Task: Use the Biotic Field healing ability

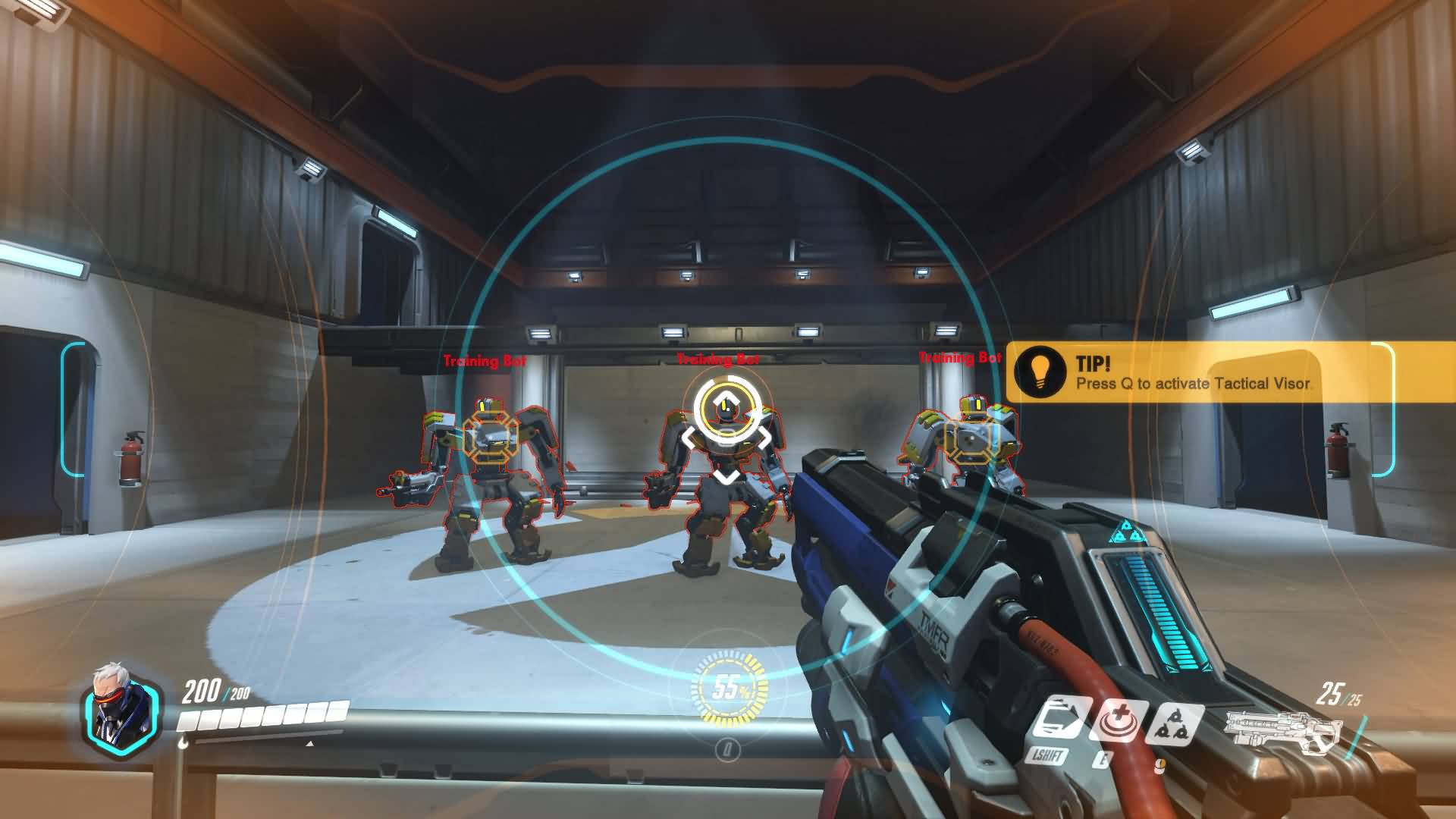Action: coord(1118,719)
